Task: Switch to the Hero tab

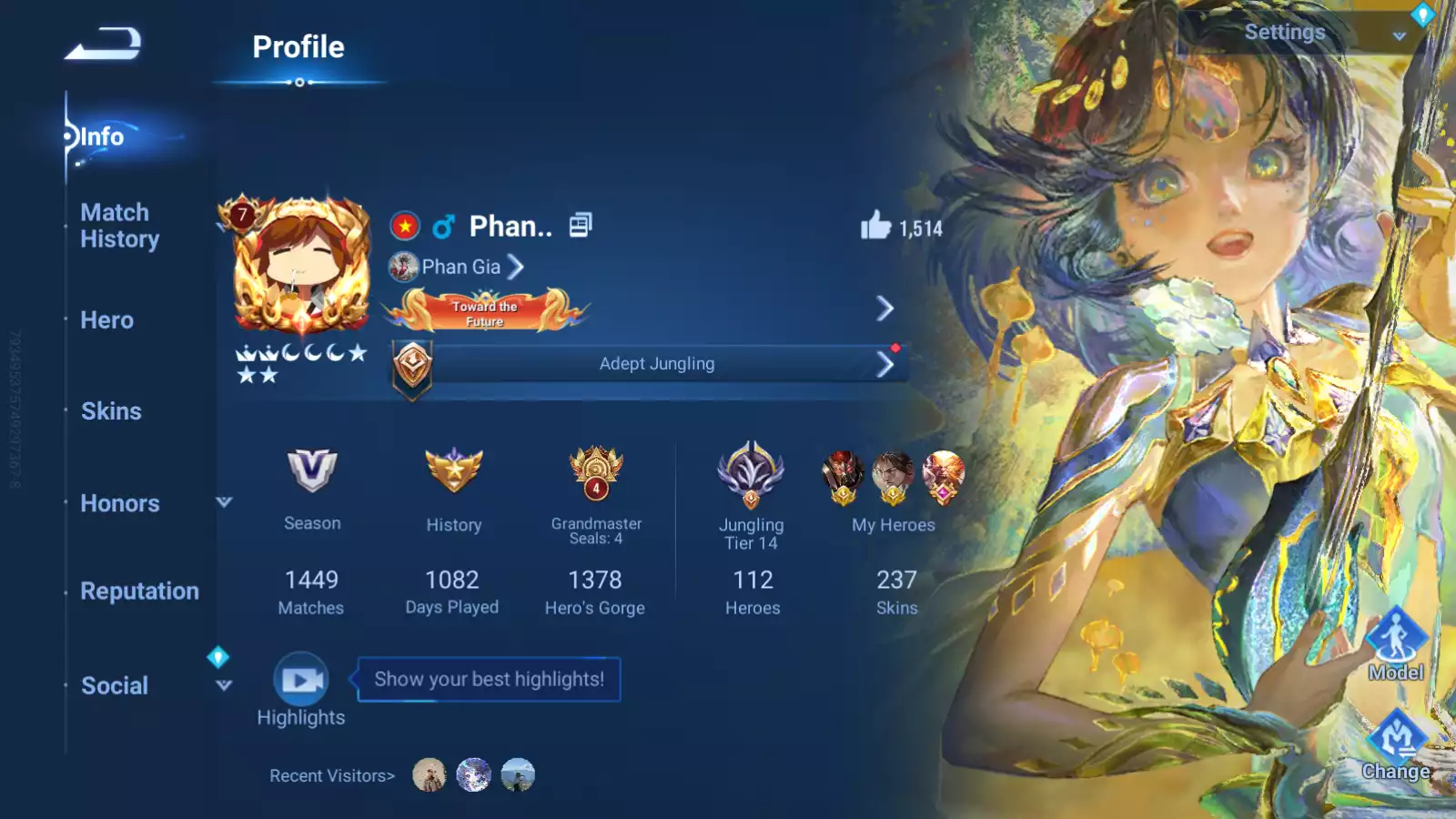Action: tap(106, 320)
